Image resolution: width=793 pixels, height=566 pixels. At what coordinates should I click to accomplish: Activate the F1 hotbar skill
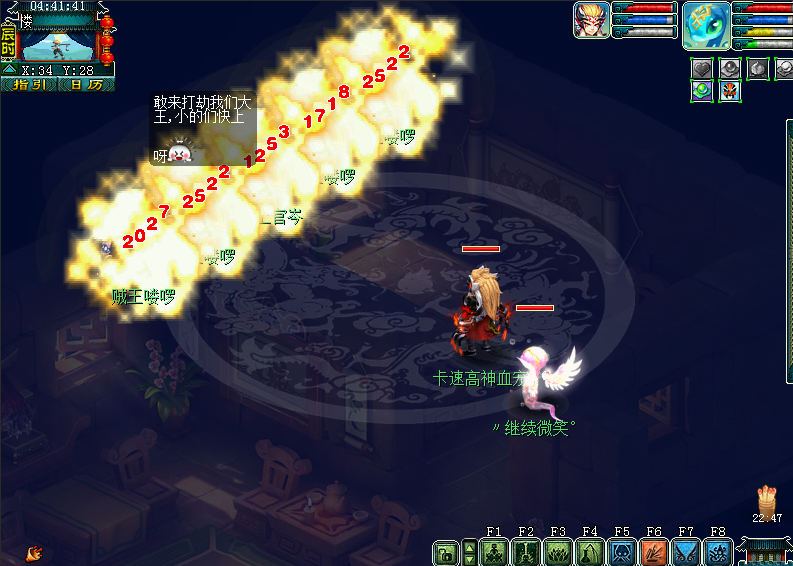tap(494, 552)
